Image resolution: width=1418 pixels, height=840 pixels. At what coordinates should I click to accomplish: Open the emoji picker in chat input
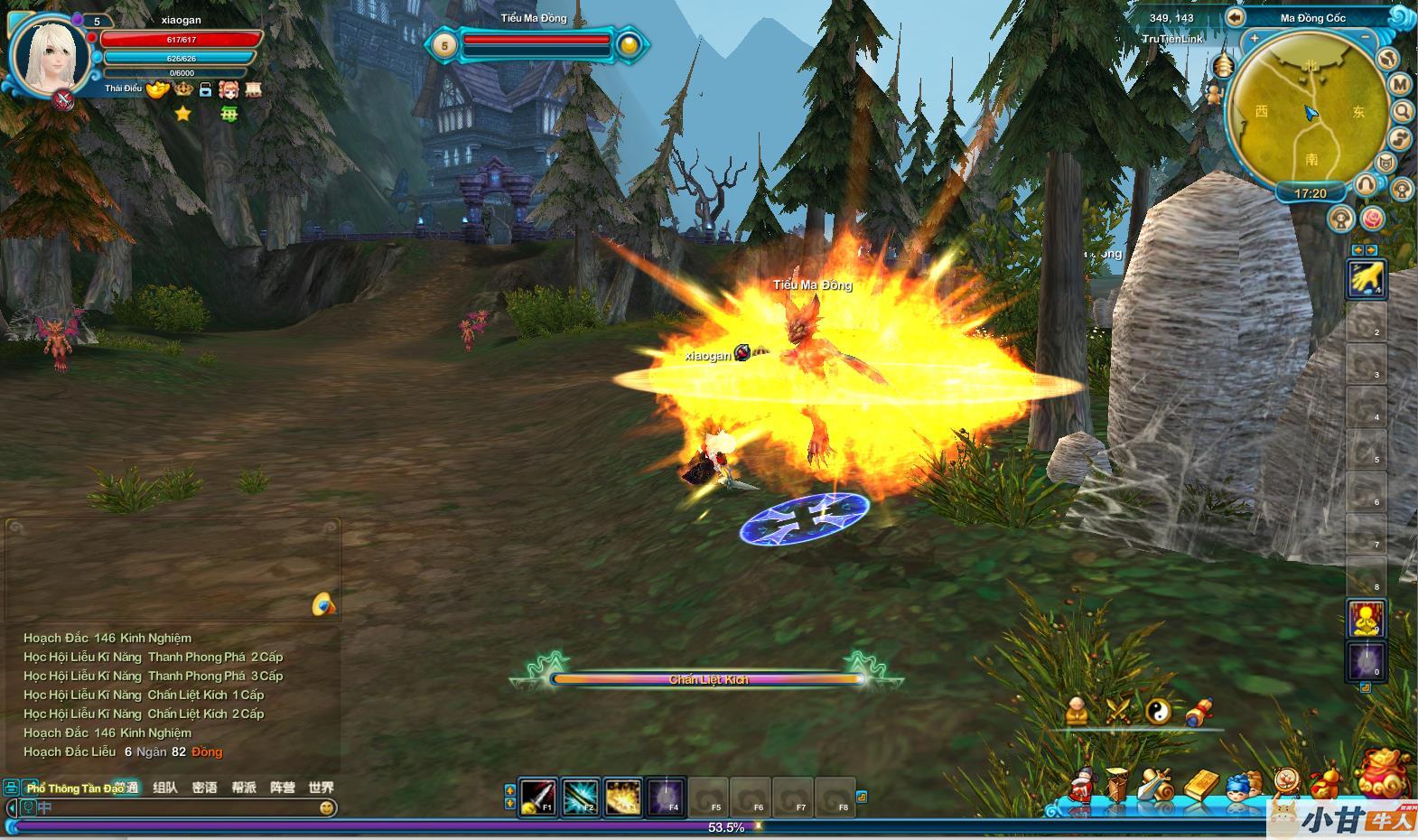click(x=327, y=807)
